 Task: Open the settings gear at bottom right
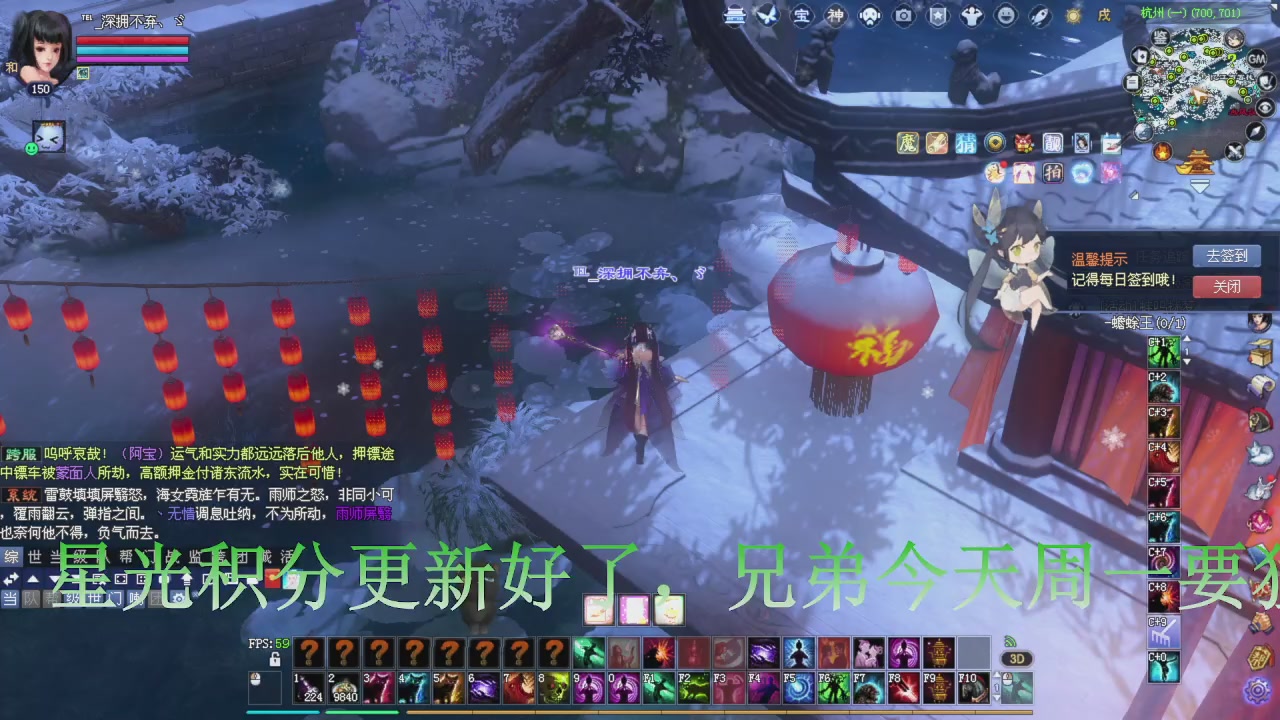point(1257,692)
